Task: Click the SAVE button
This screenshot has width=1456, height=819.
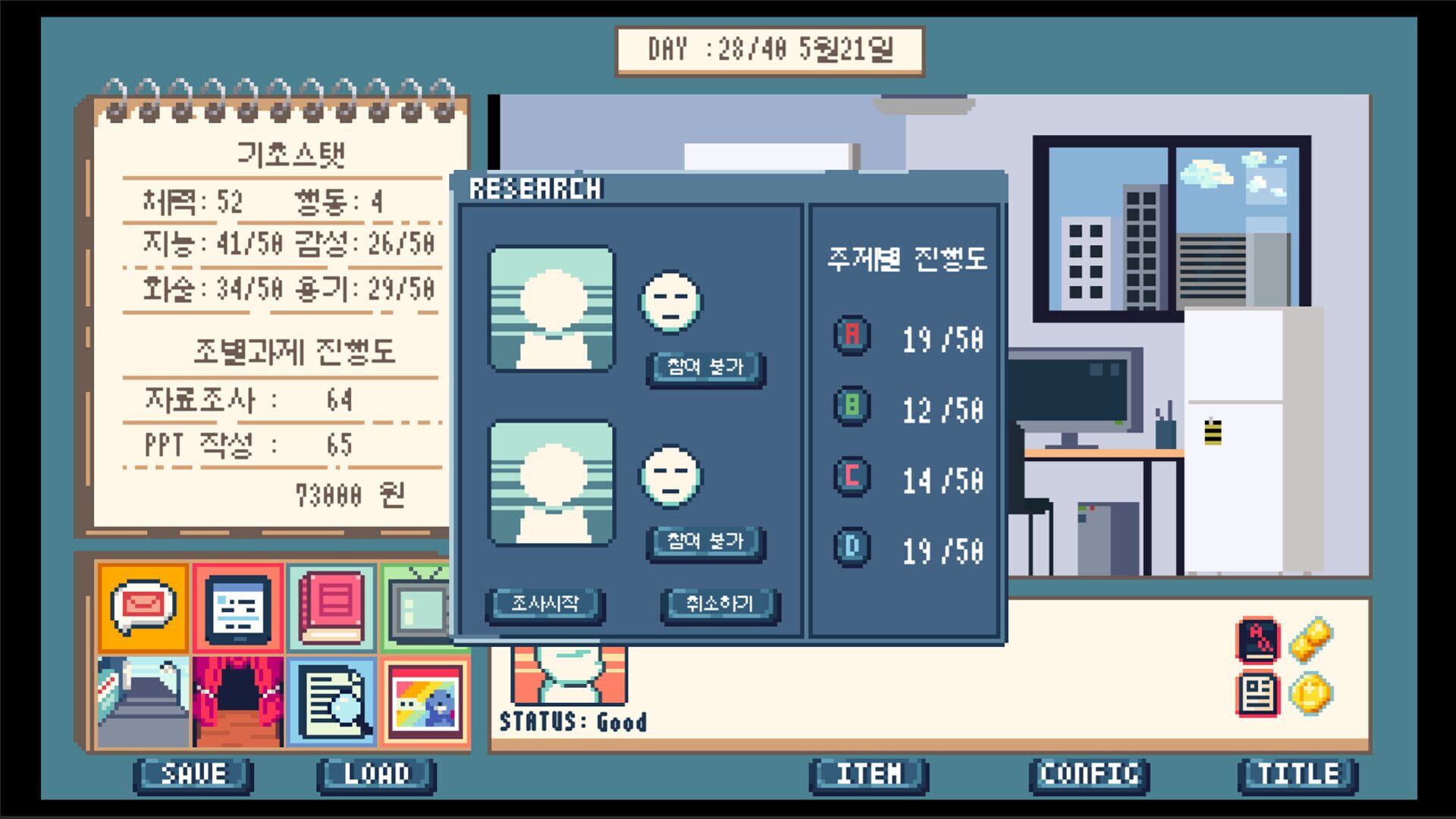Action: [x=192, y=773]
